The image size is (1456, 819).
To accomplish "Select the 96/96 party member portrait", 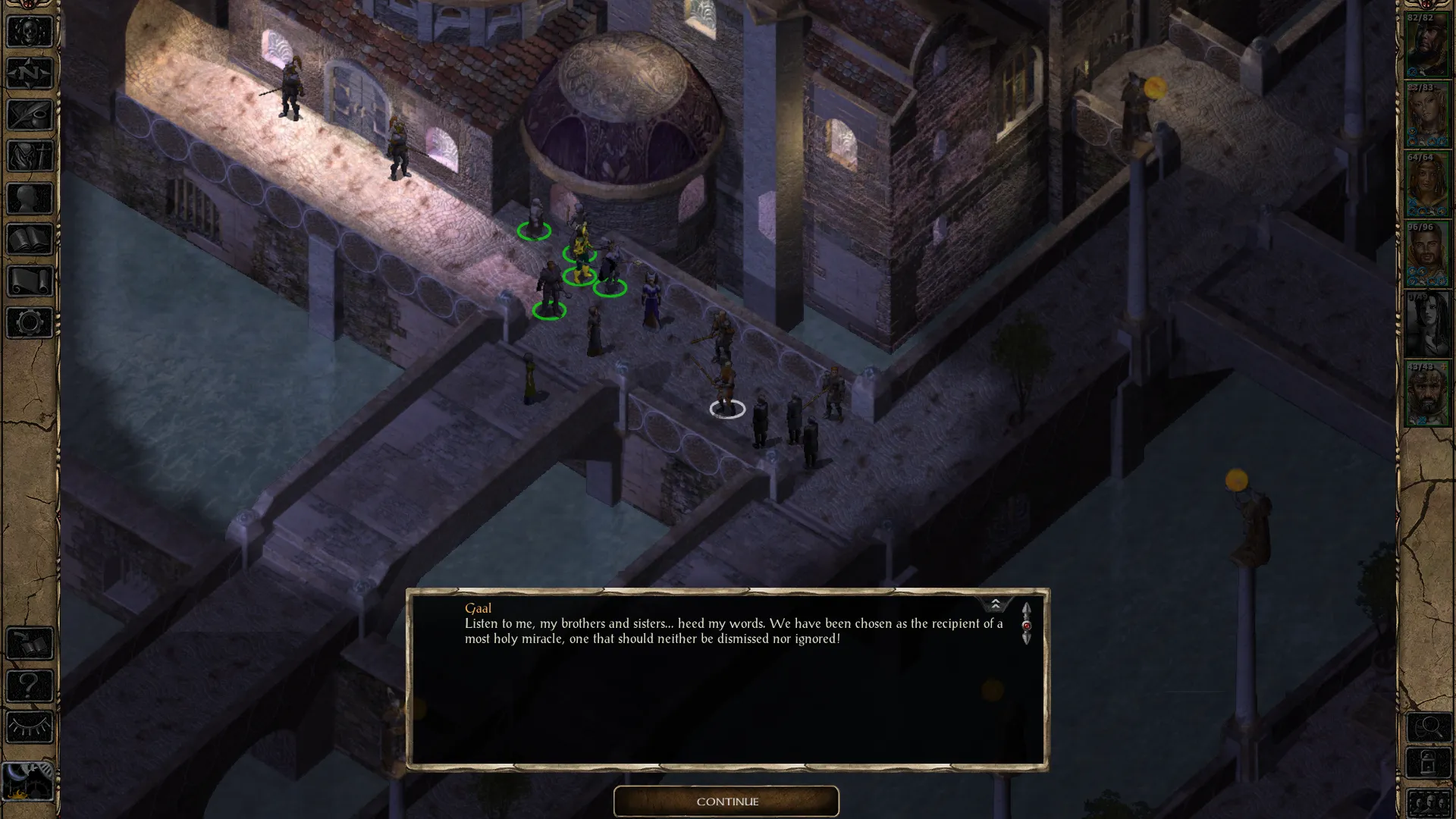I will click(1426, 255).
